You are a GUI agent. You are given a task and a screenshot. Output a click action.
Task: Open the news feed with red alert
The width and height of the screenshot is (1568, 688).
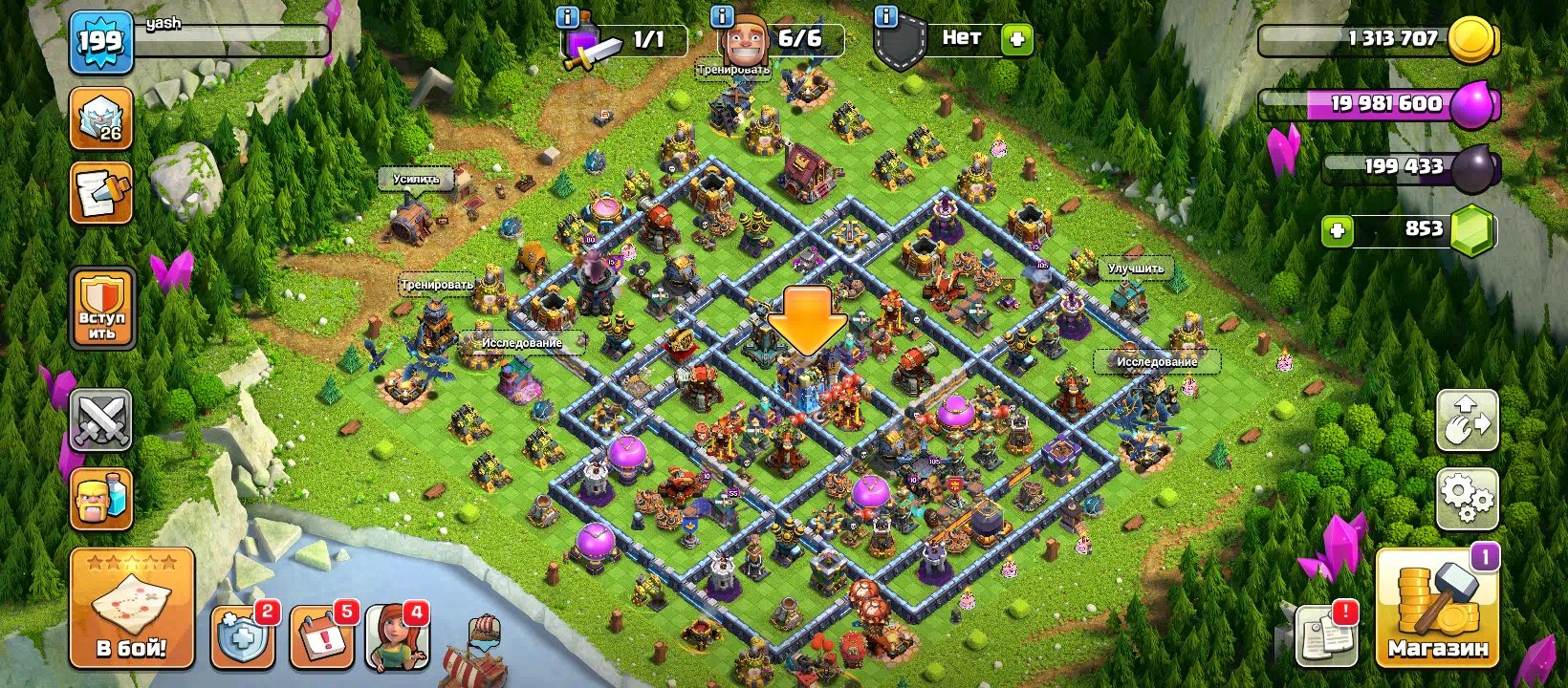[x=1324, y=633]
